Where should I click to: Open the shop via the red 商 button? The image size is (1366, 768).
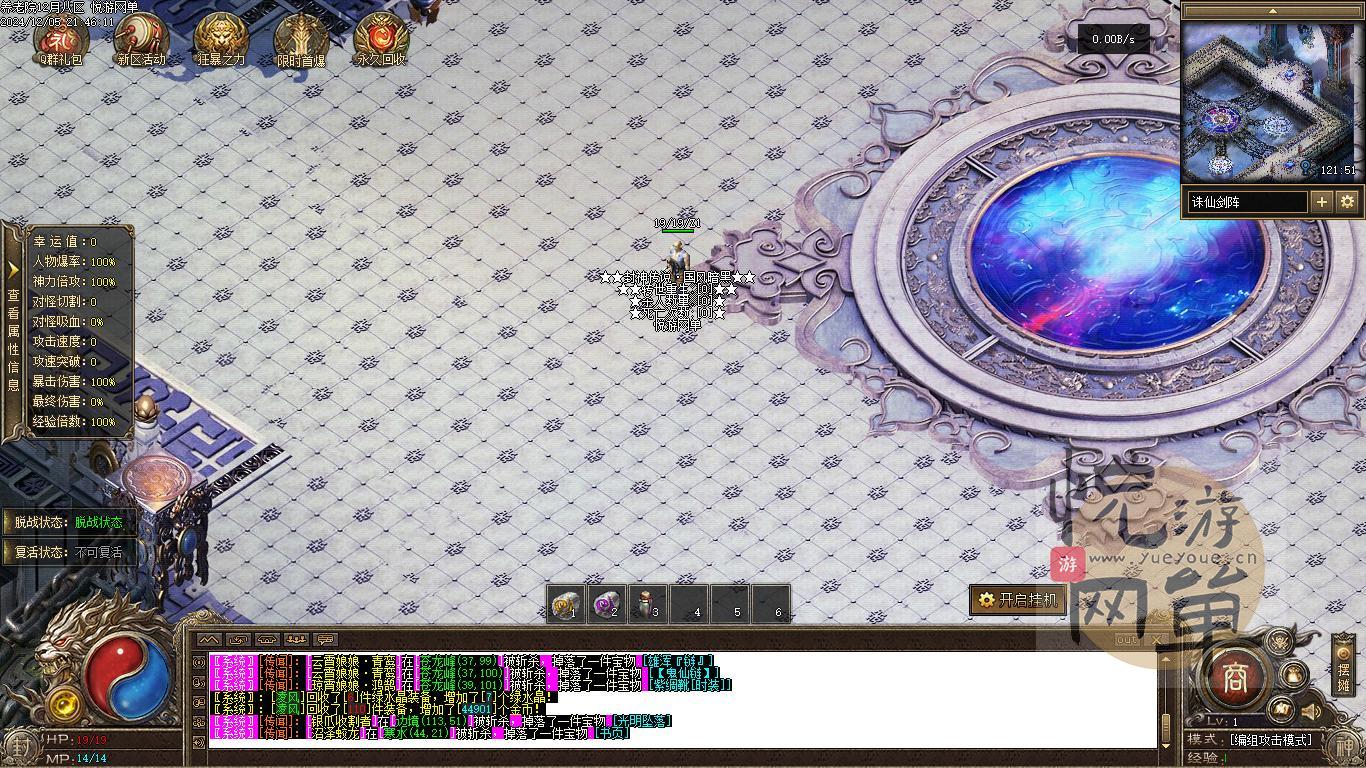click(1238, 678)
